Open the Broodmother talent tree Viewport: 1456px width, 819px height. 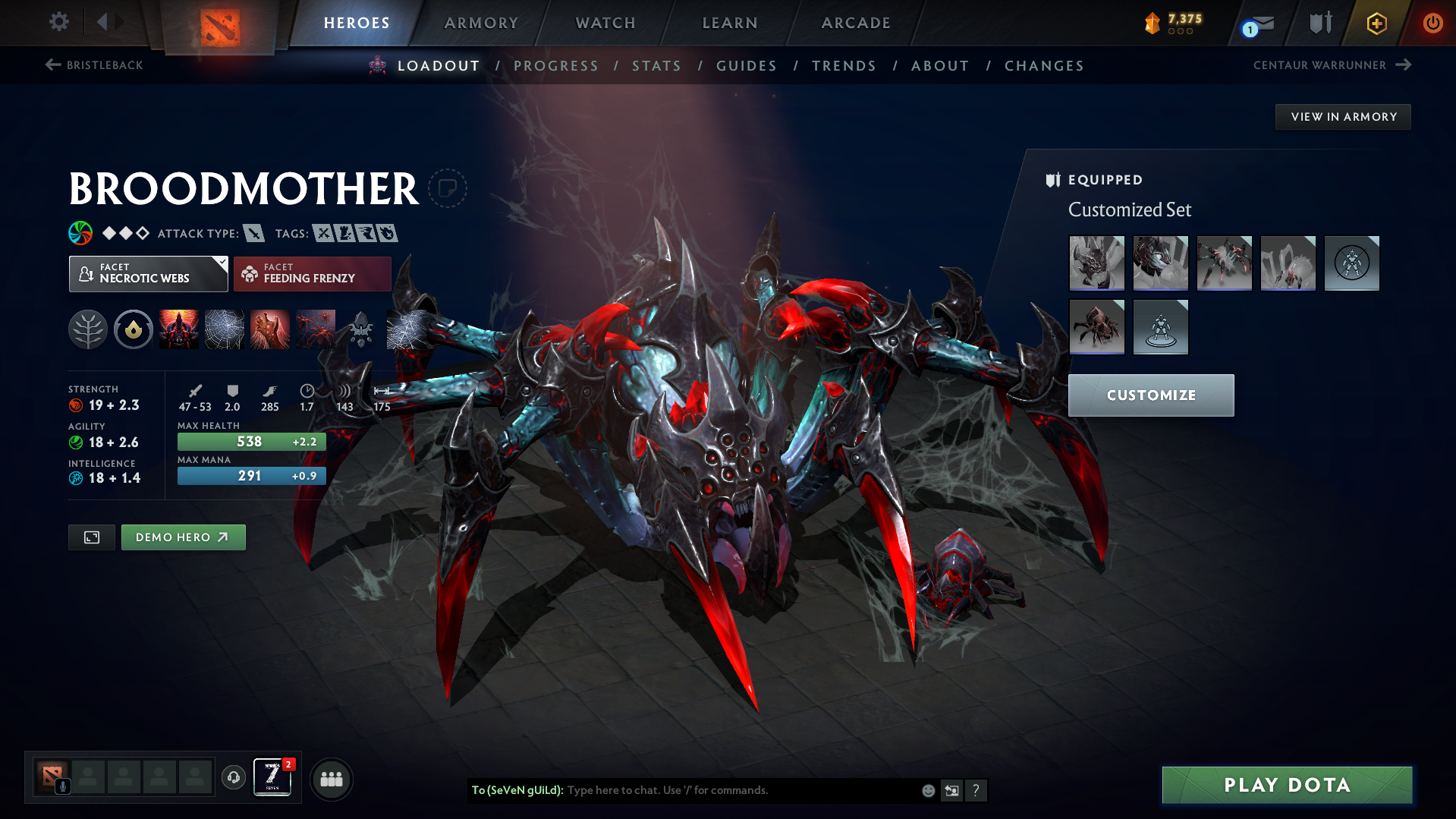point(88,329)
